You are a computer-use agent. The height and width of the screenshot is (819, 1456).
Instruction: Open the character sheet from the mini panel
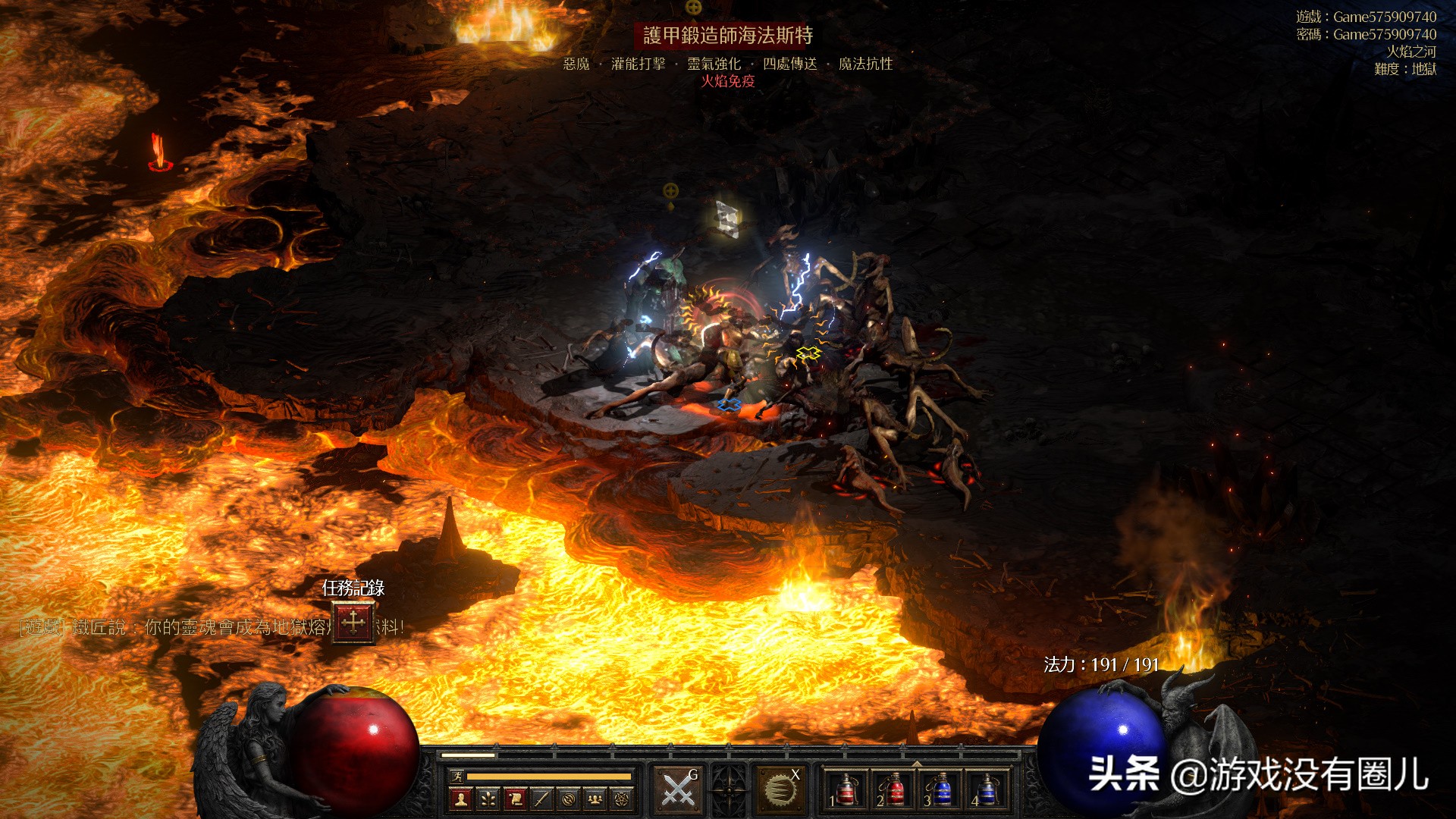(x=460, y=798)
